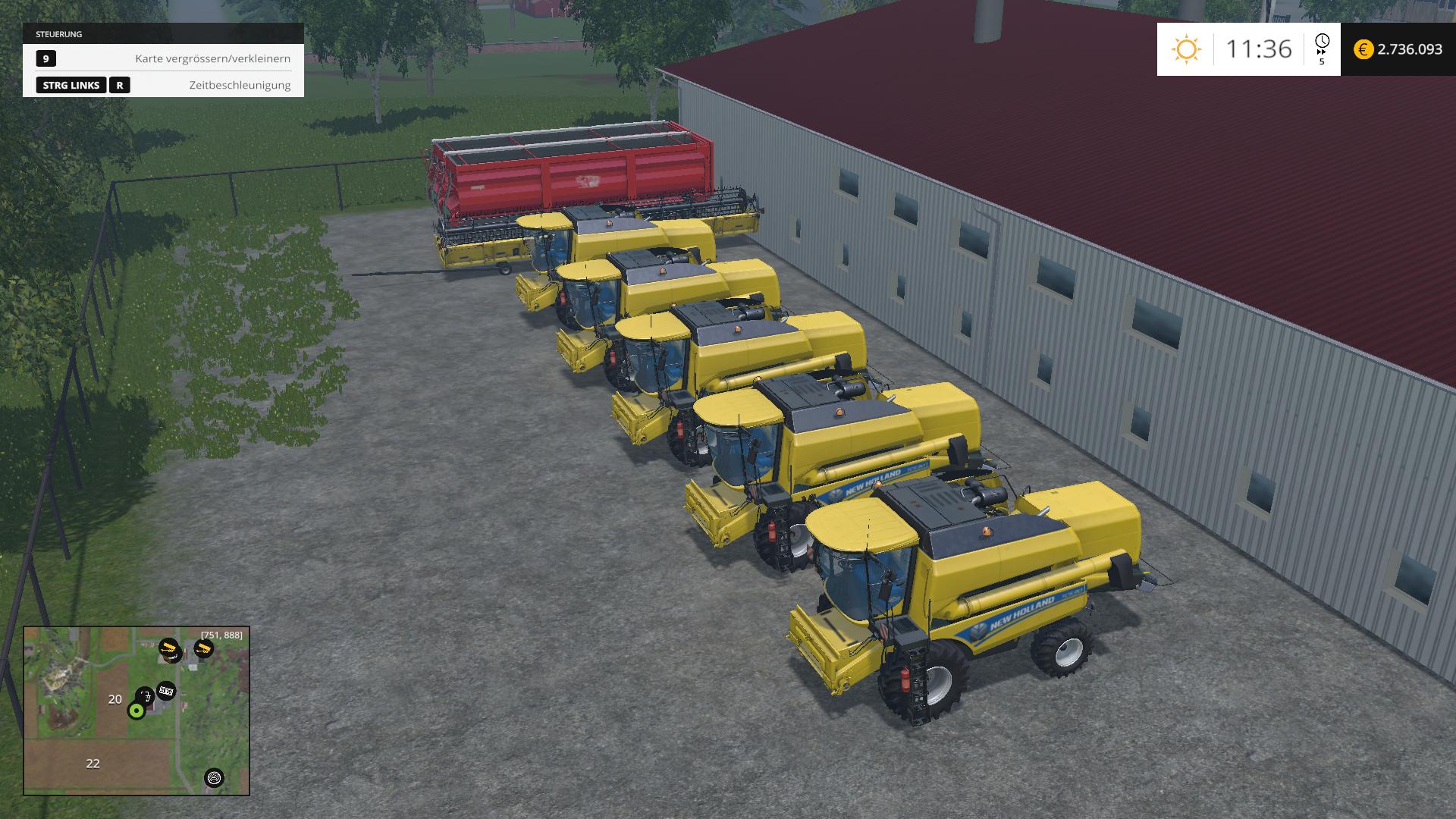The image size is (1456, 819).
Task: Select the green player position marker
Action: pyautogui.click(x=136, y=711)
